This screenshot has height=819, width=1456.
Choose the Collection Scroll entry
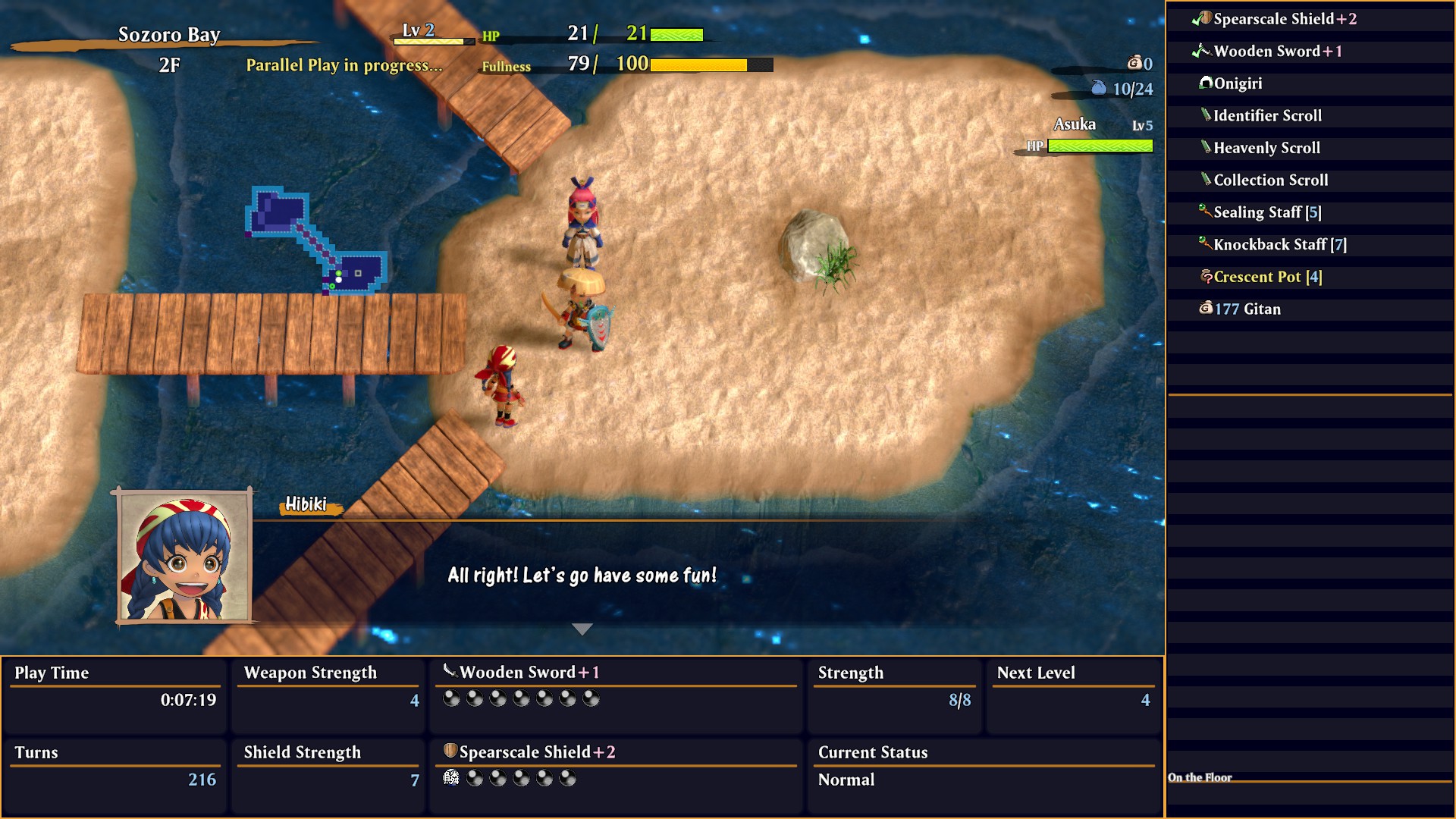(x=1270, y=180)
